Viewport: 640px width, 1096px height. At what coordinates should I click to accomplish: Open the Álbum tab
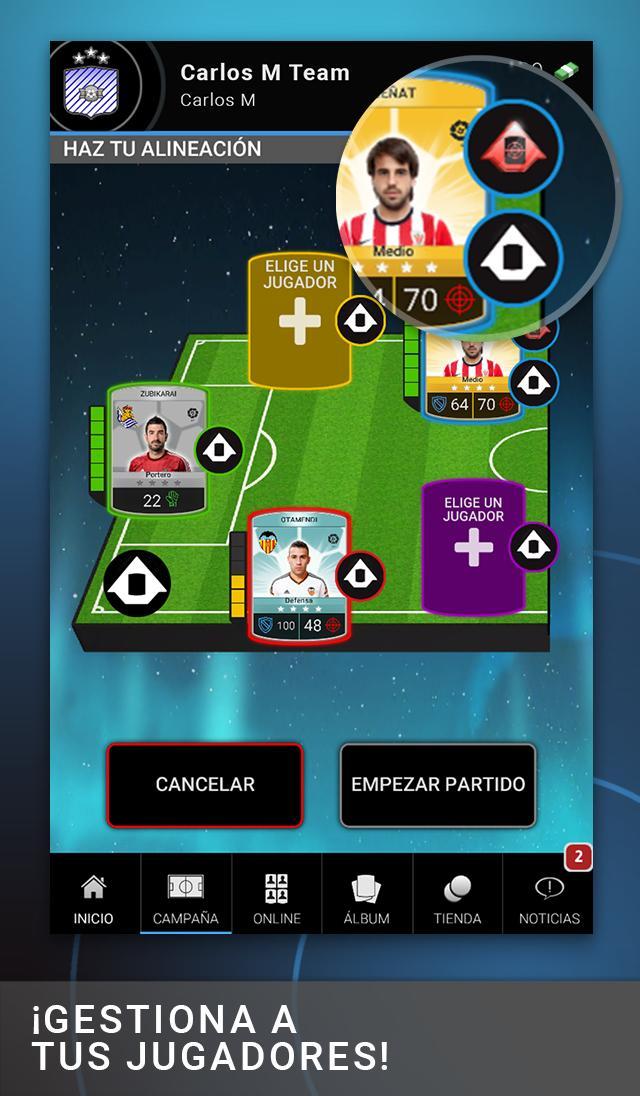(x=366, y=899)
